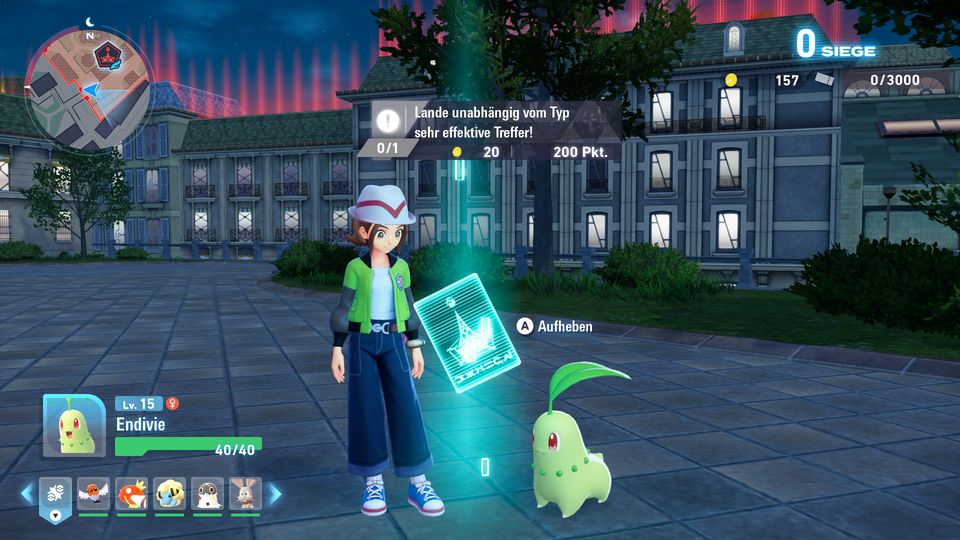960x540 pixels.
Task: Select the Endivie portrait
Action: click(73, 426)
